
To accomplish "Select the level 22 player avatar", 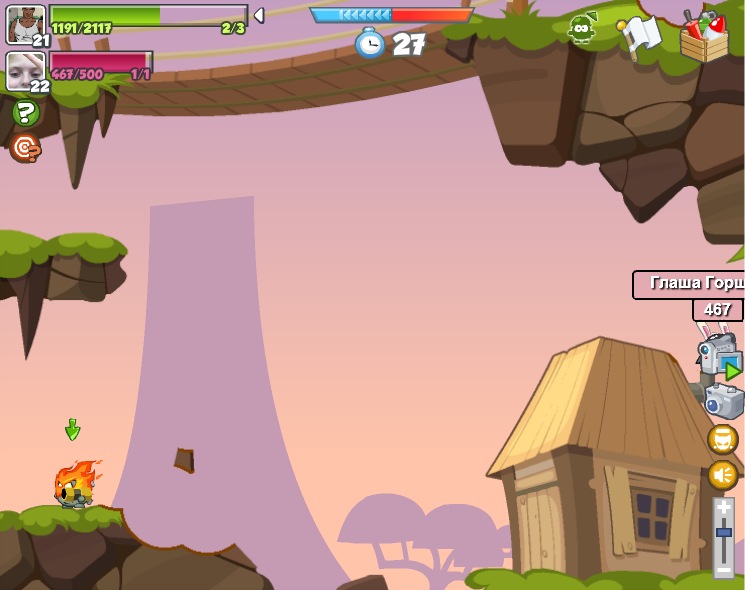I will [25, 71].
